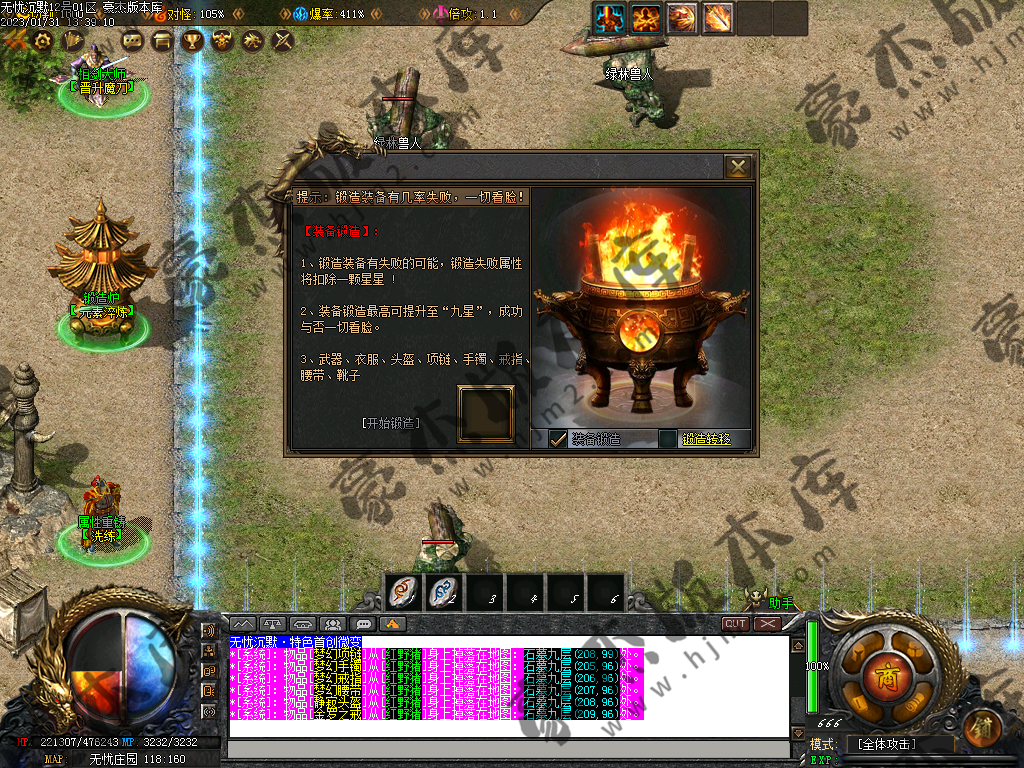This screenshot has width=1024, height=768.
Task: Open the gear settings icon
Action: 42,40
